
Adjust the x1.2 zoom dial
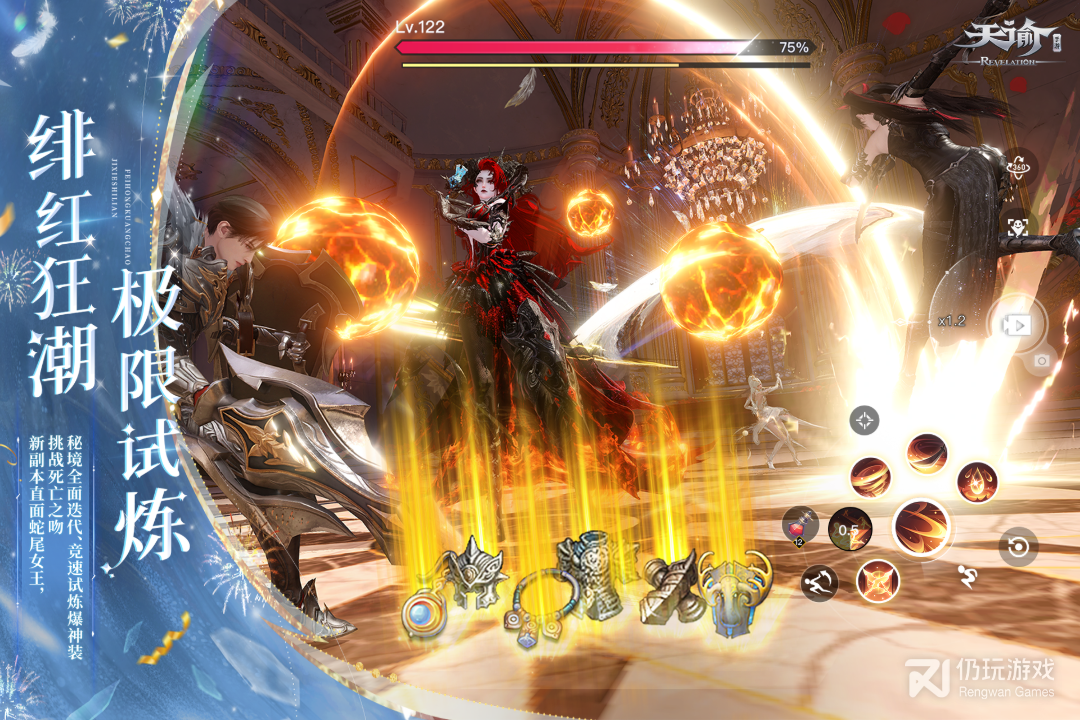951,321
